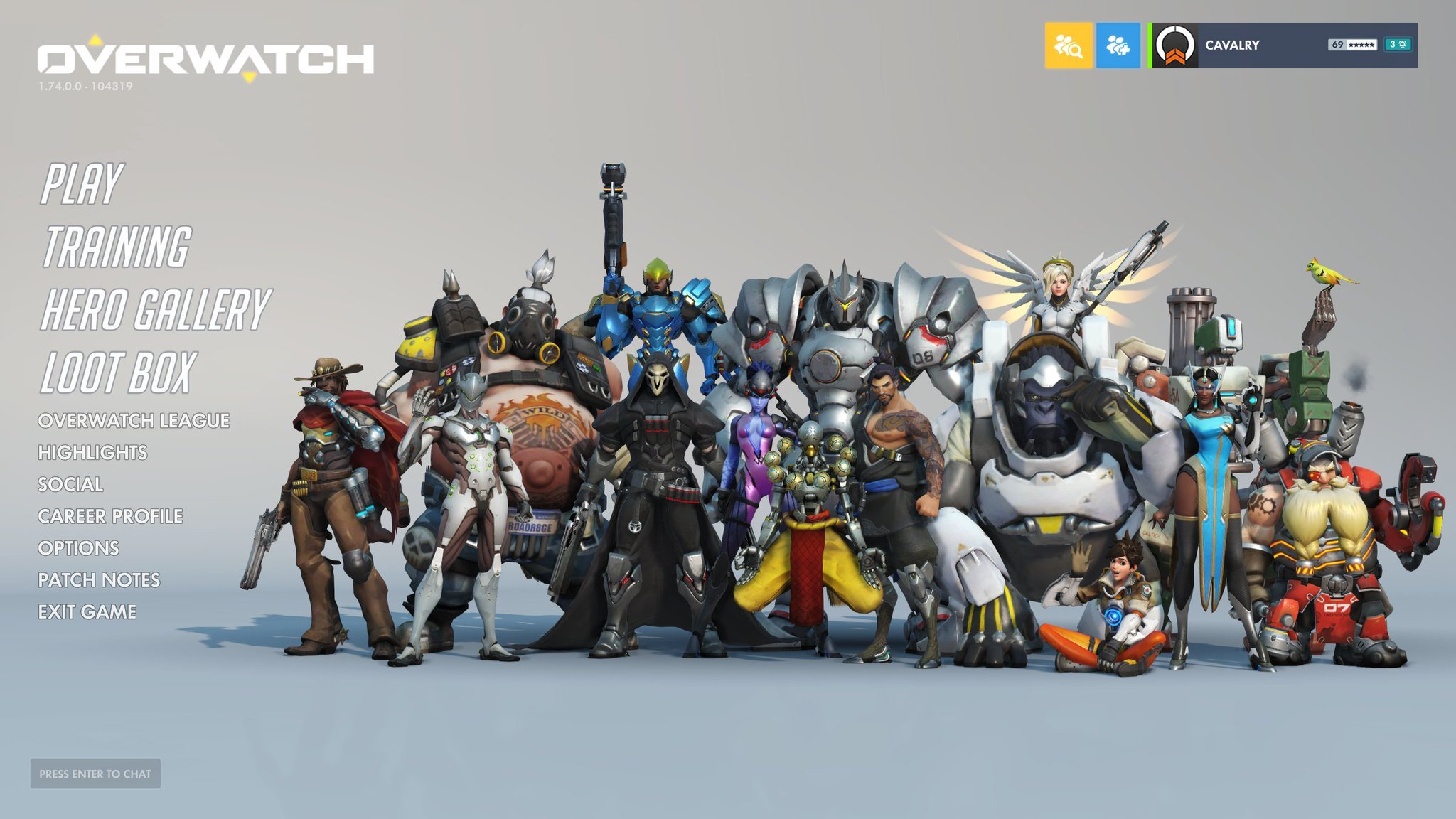
Task: Click the teal notification bell badge
Action: tap(1398, 44)
